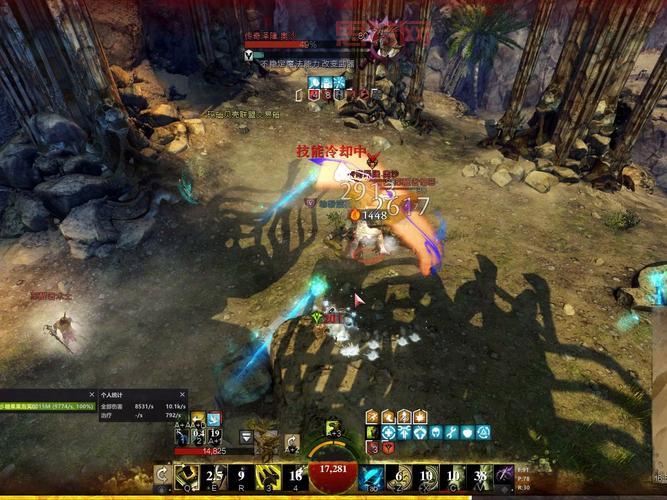Activate the utility skill bound to X

click(x=426, y=475)
